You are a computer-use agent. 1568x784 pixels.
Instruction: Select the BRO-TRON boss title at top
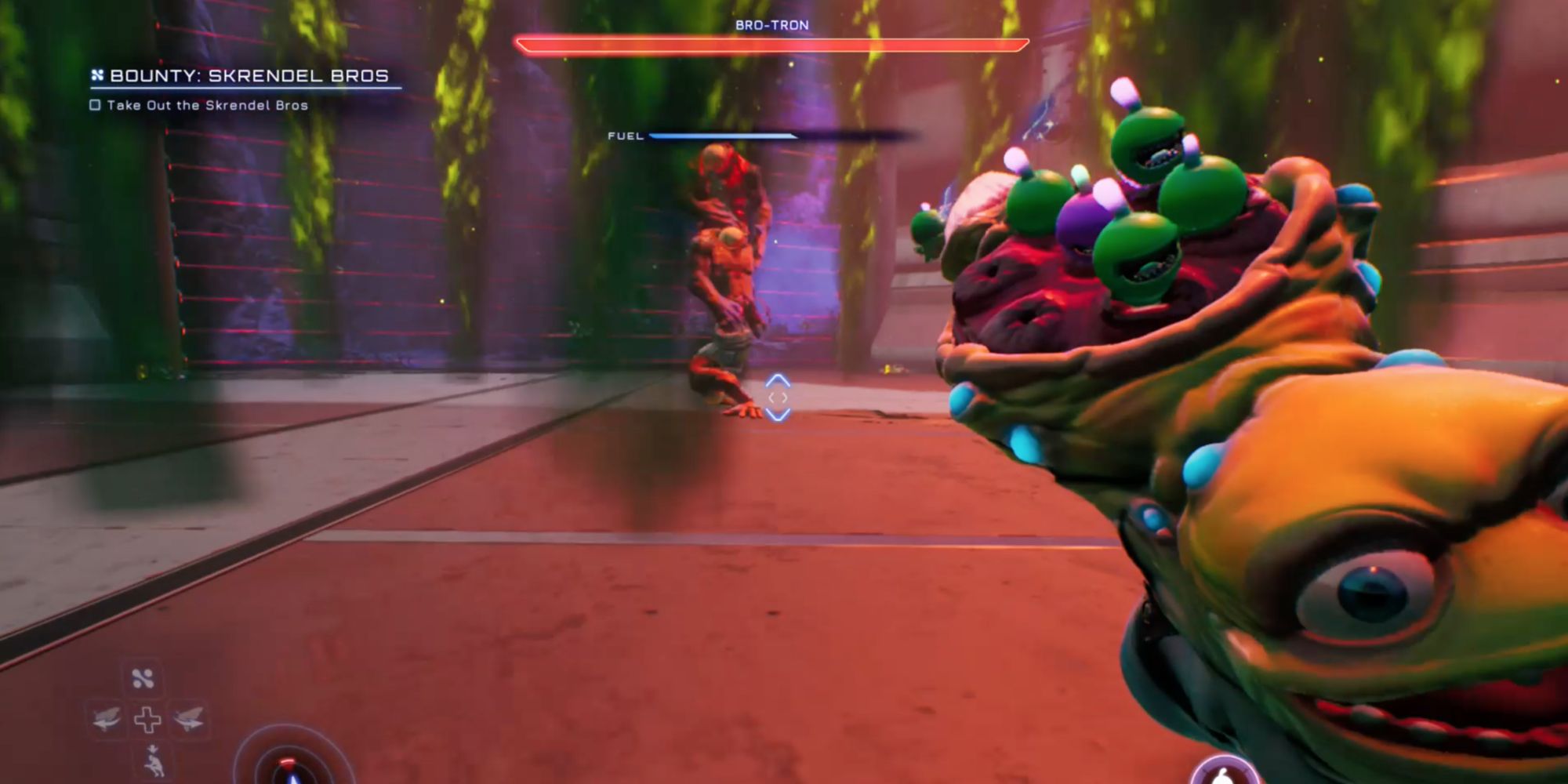pos(771,26)
